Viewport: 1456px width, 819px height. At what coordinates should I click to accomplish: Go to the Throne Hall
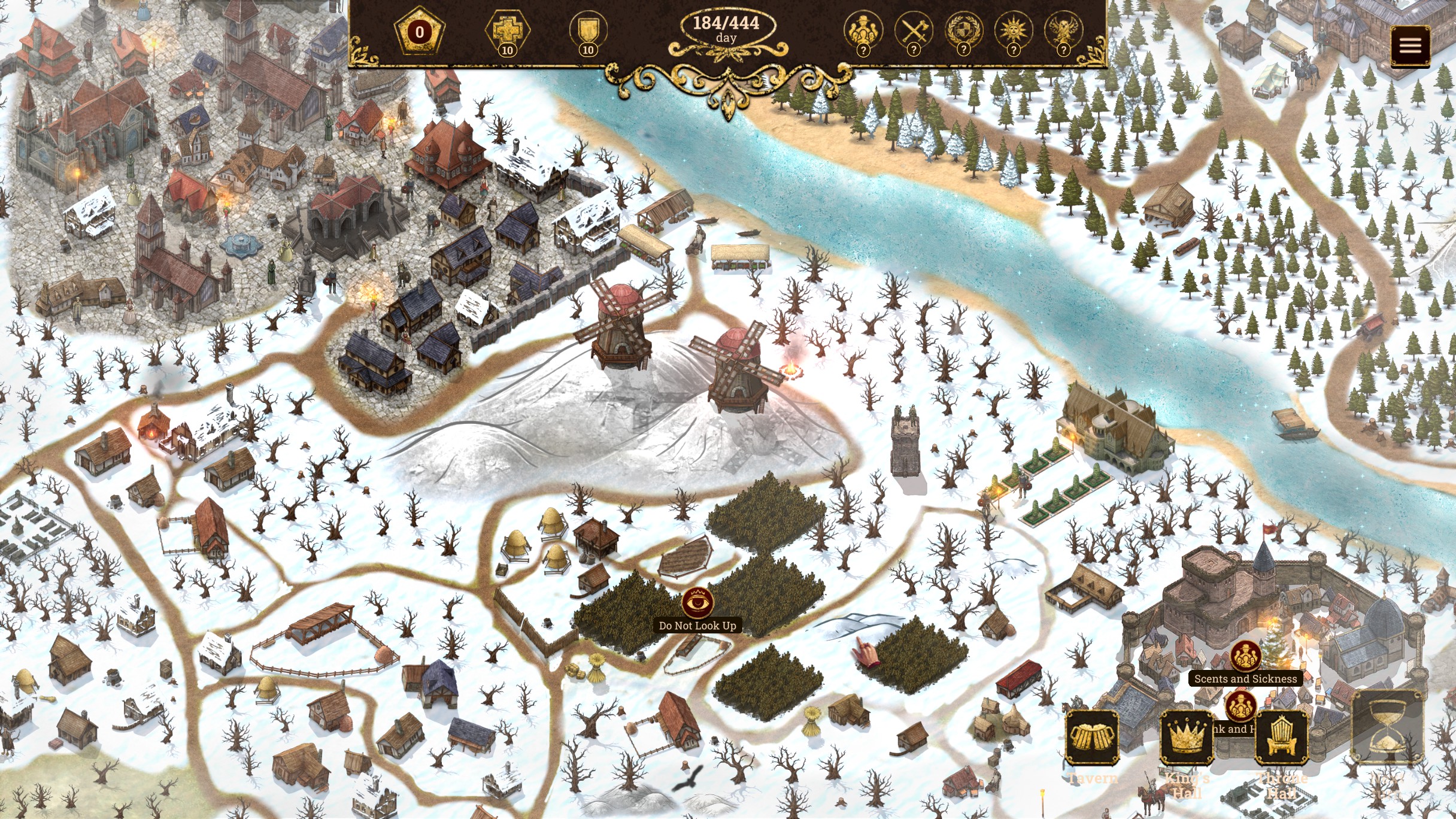tap(1281, 737)
